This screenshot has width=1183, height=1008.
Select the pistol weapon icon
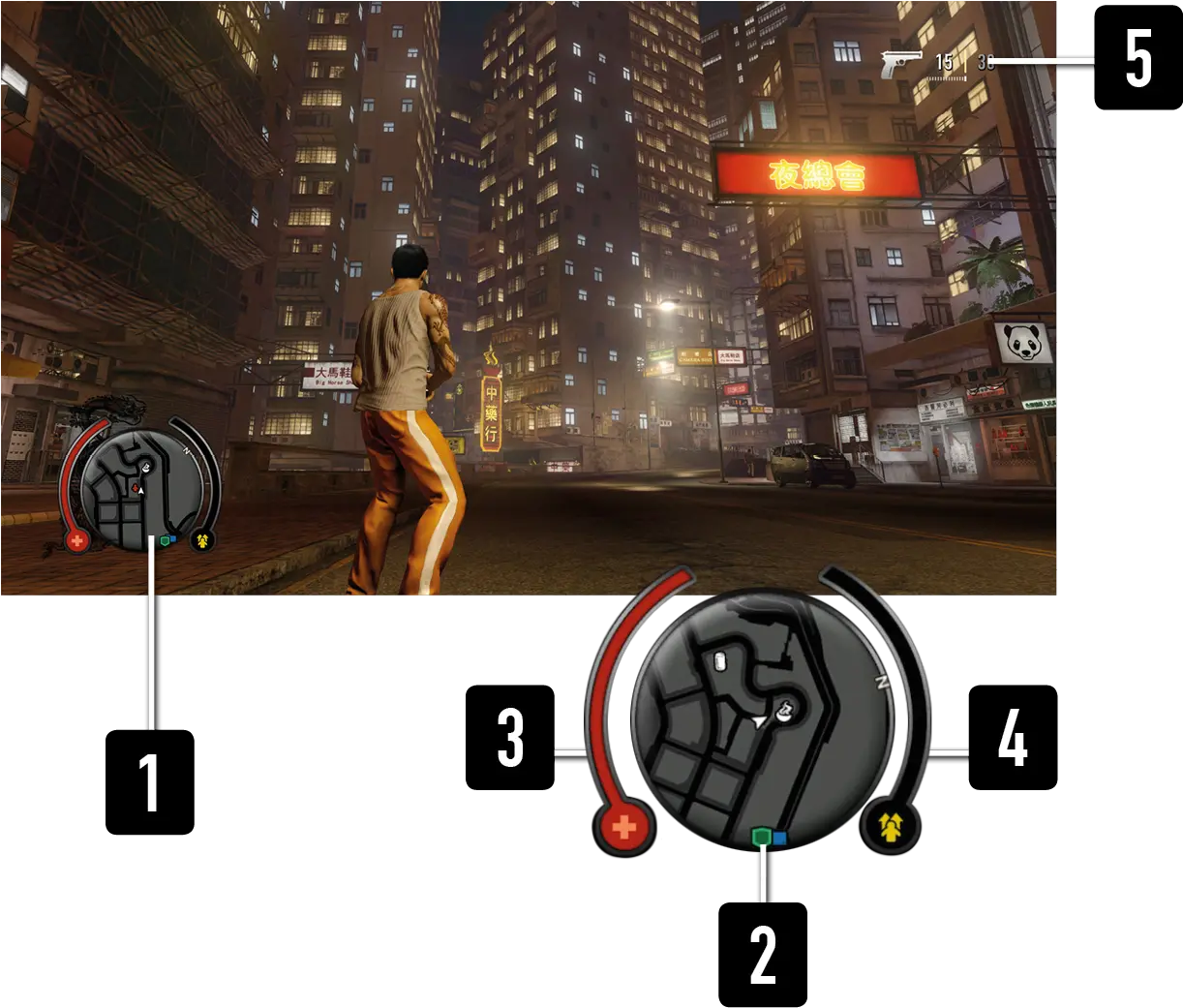(901, 65)
